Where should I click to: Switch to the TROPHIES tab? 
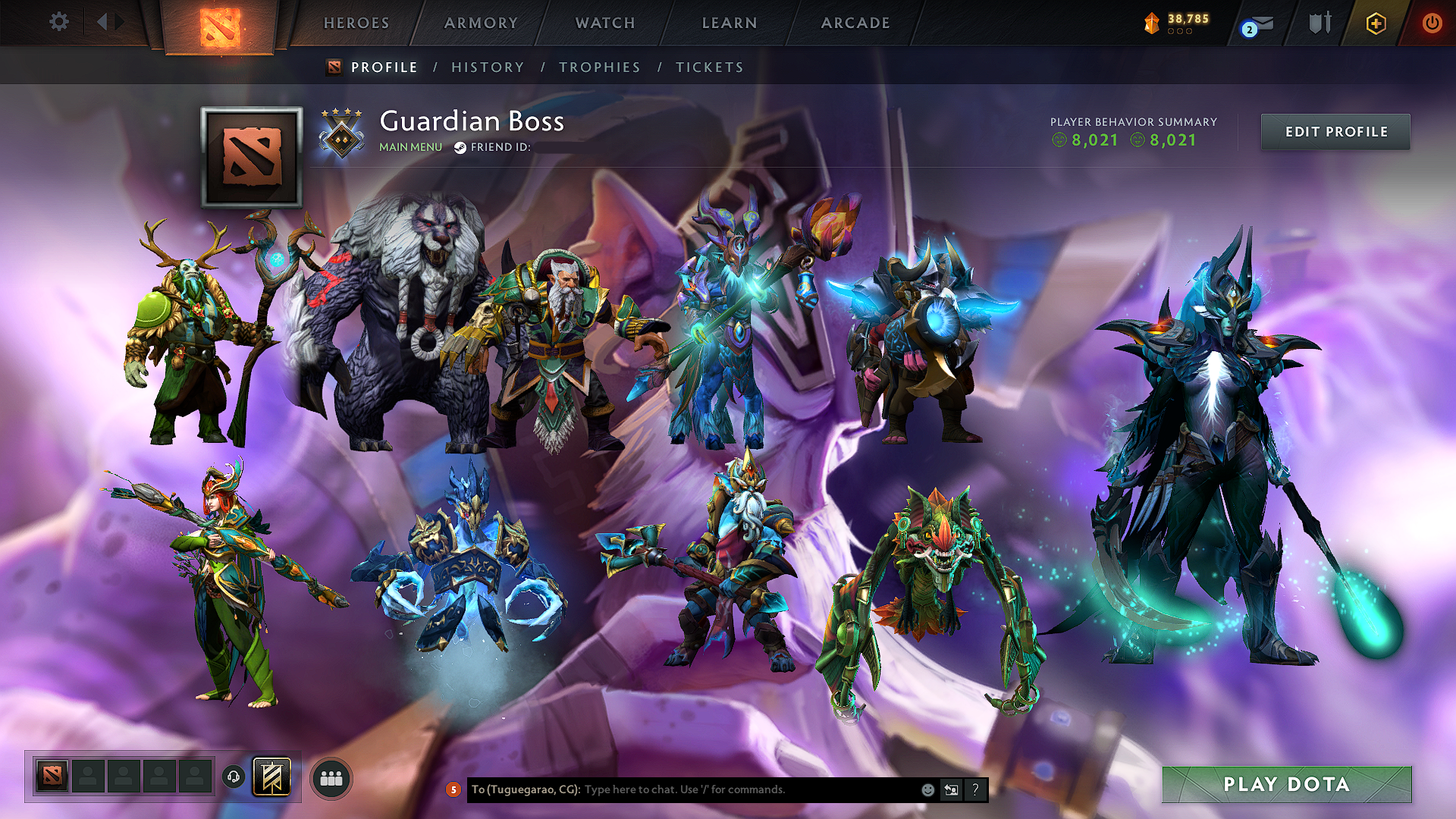[599, 67]
